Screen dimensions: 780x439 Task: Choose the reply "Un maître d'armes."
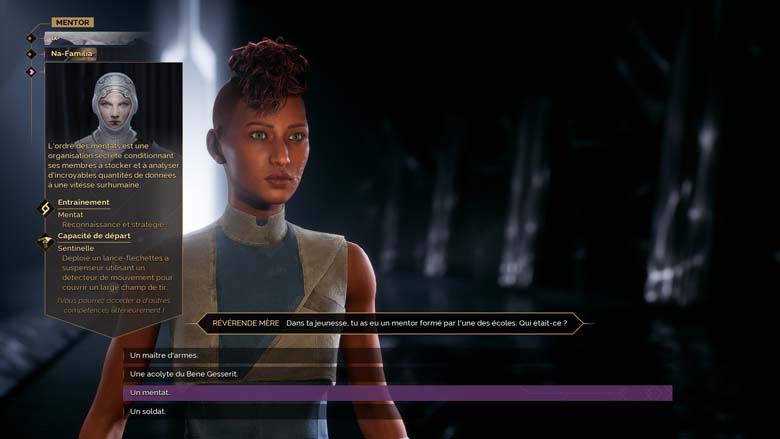[x=164, y=355]
